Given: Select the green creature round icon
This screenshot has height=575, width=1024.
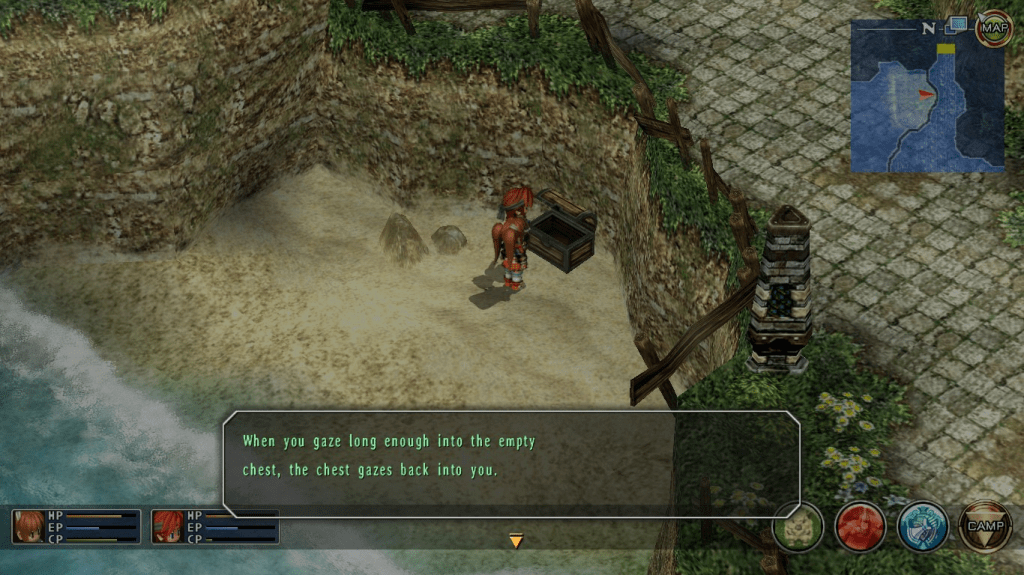Looking at the screenshot, I should pyautogui.click(x=798, y=526).
